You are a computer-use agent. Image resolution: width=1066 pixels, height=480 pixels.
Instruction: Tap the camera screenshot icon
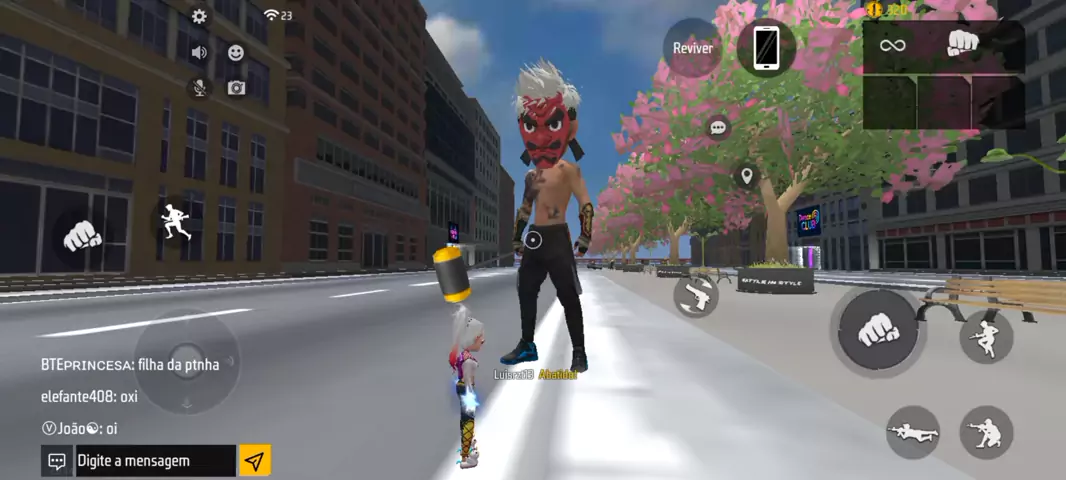pos(236,88)
